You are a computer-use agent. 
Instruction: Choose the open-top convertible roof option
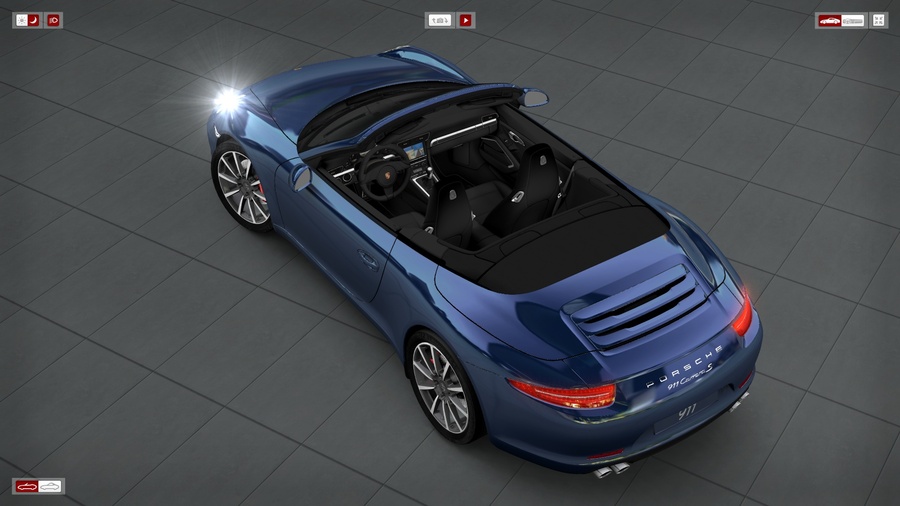(x=27, y=486)
